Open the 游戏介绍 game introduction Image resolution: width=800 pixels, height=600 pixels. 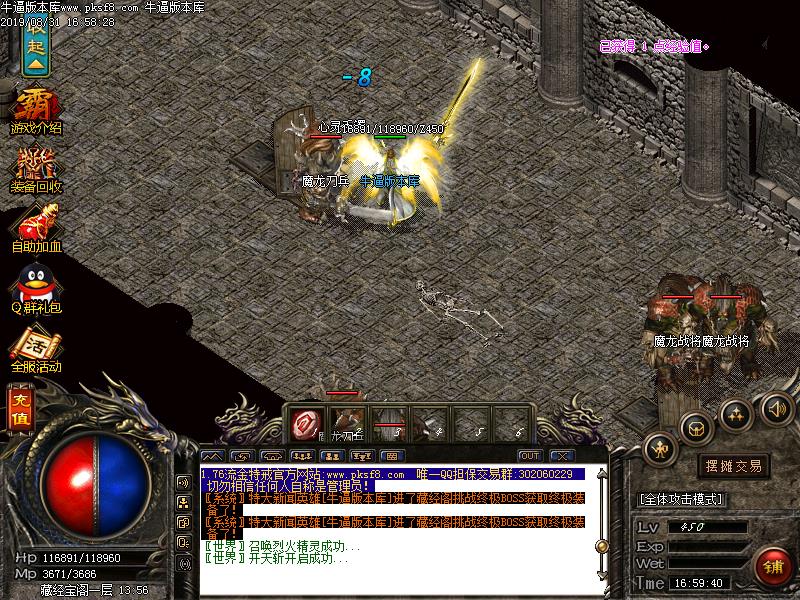coord(36,111)
